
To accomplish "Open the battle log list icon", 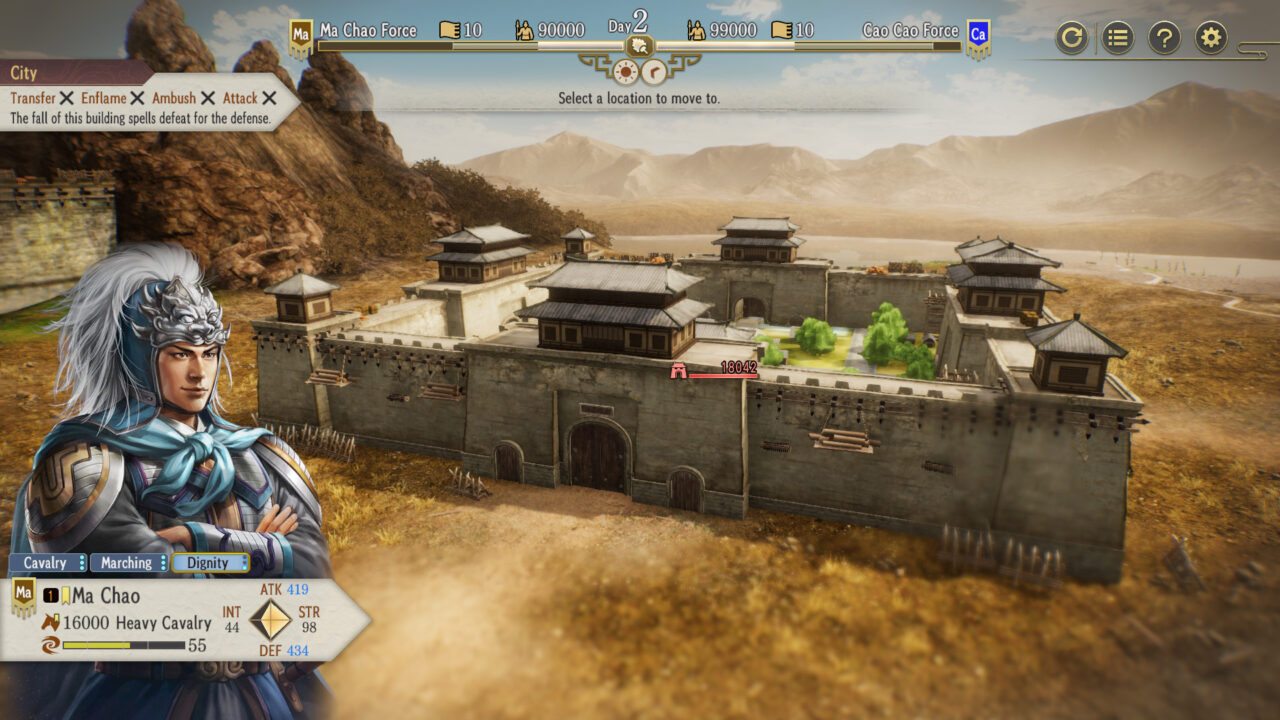I will [1117, 38].
